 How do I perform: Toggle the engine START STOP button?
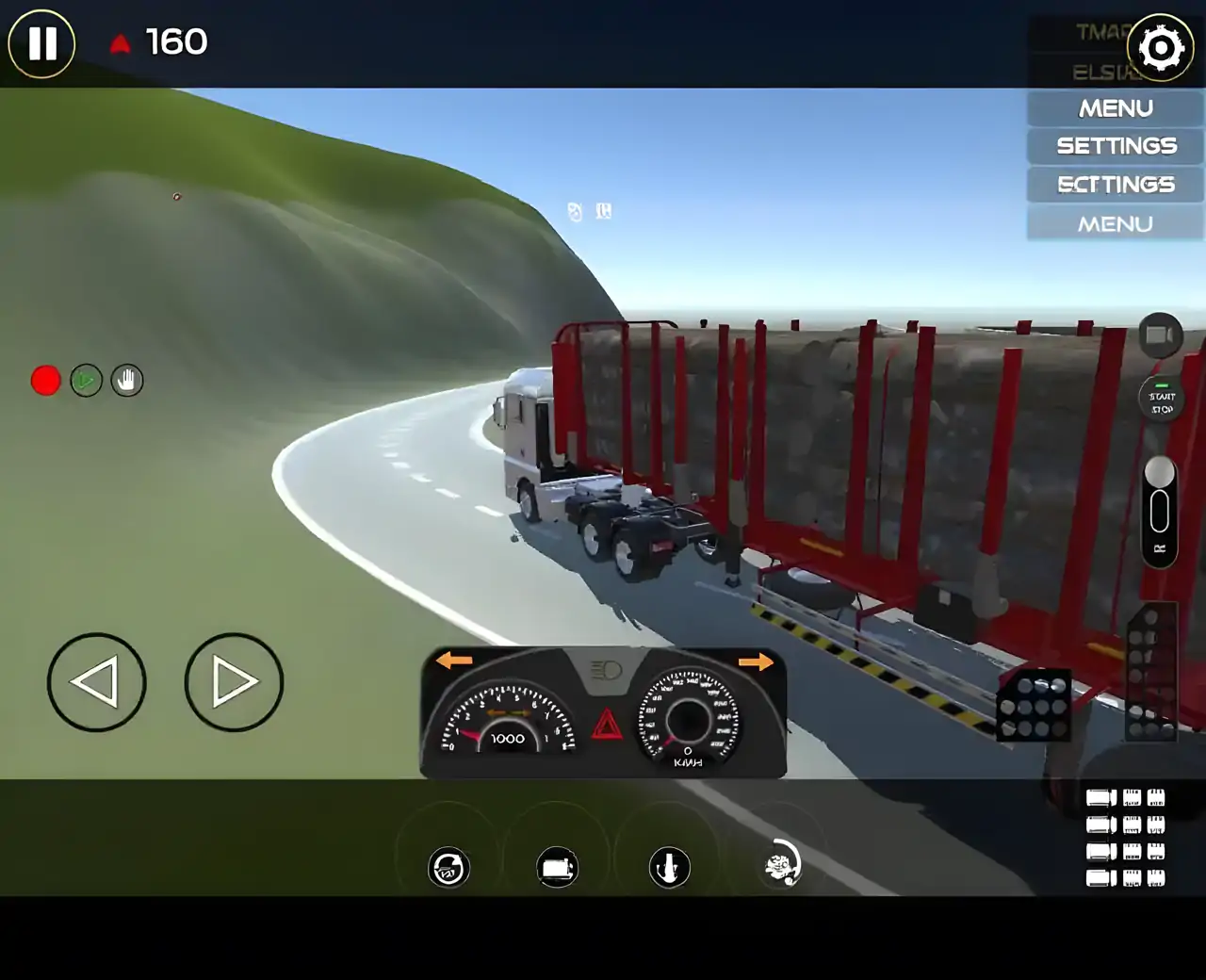pyautogui.click(x=1161, y=400)
